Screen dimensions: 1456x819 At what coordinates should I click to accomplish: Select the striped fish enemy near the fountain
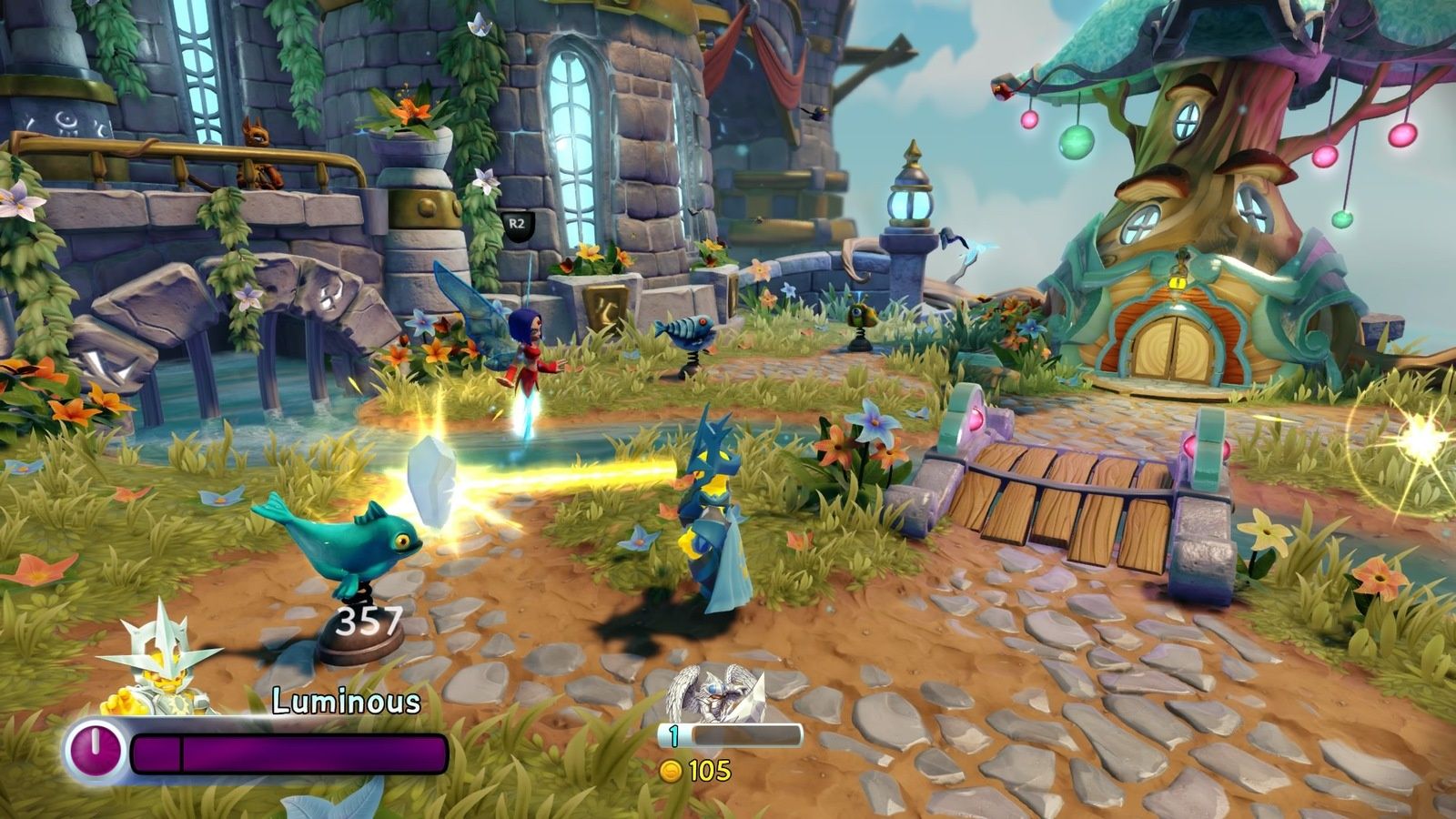pyautogui.click(x=687, y=329)
